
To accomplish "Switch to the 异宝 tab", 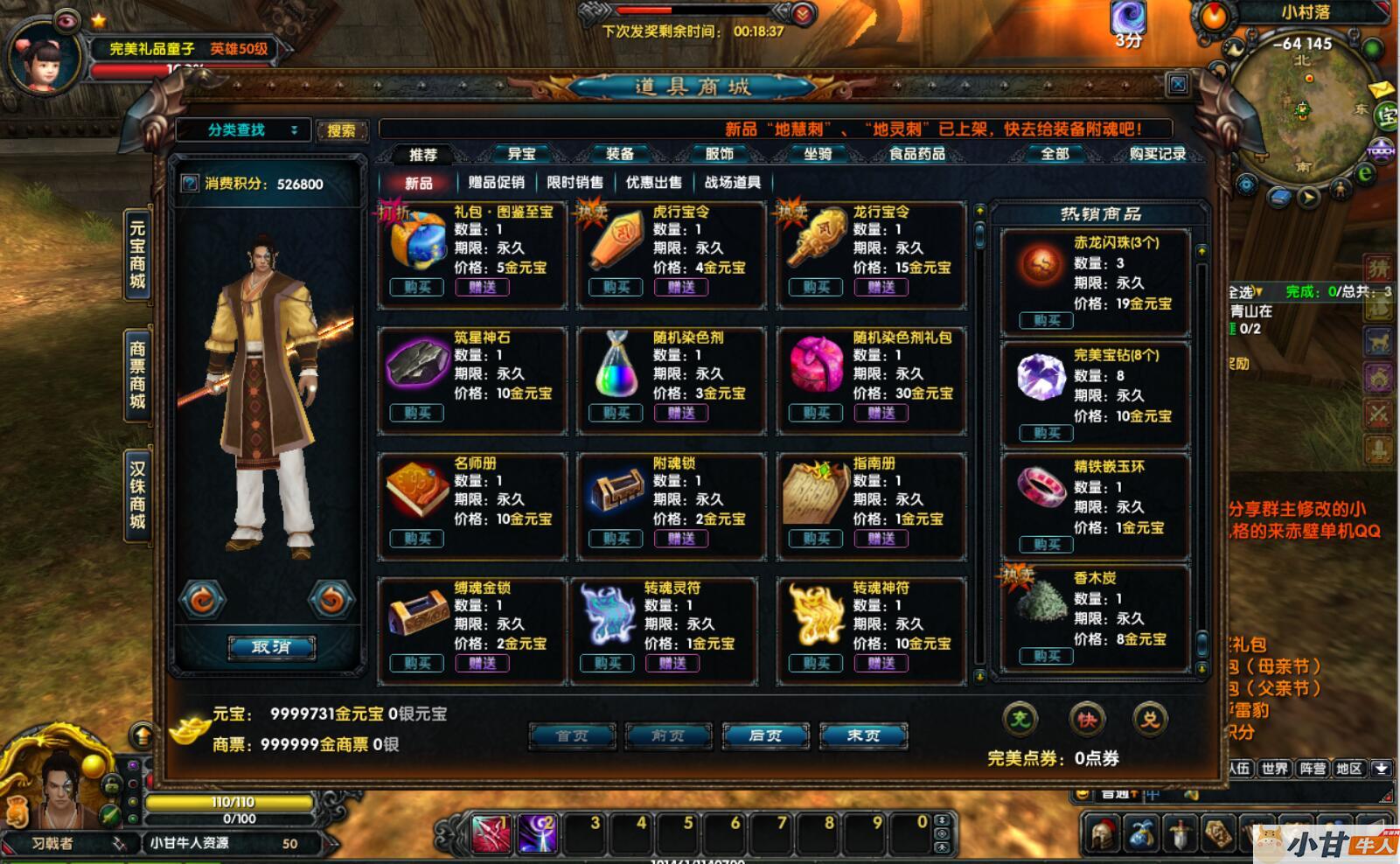I will (x=521, y=154).
